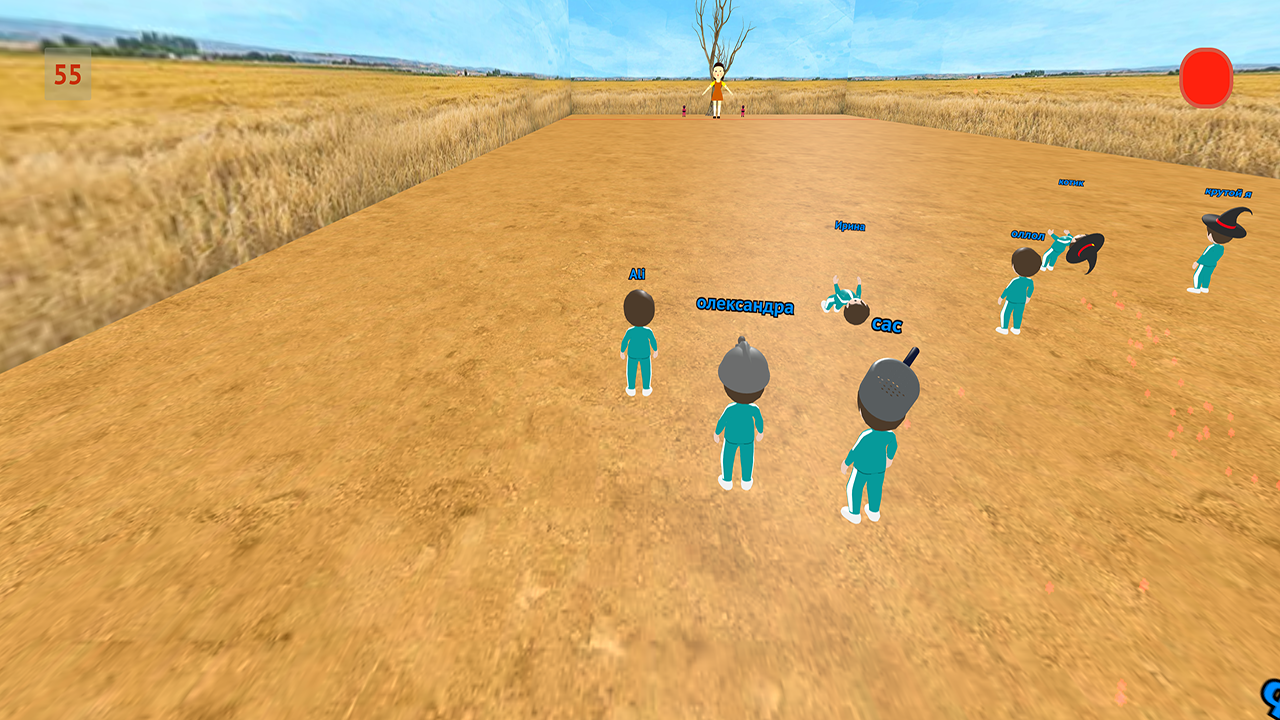Click the right speaker post beside the doll
This screenshot has height=720, width=1280.
coord(743,112)
